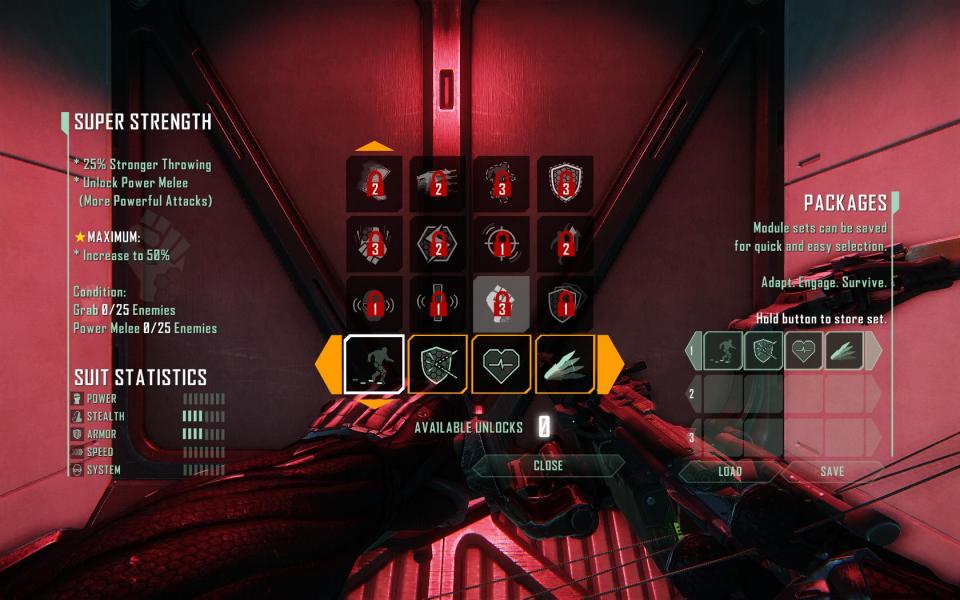Select the highlighted locked Super Strength fist module
The width and height of the screenshot is (960, 600).
[x=501, y=304]
